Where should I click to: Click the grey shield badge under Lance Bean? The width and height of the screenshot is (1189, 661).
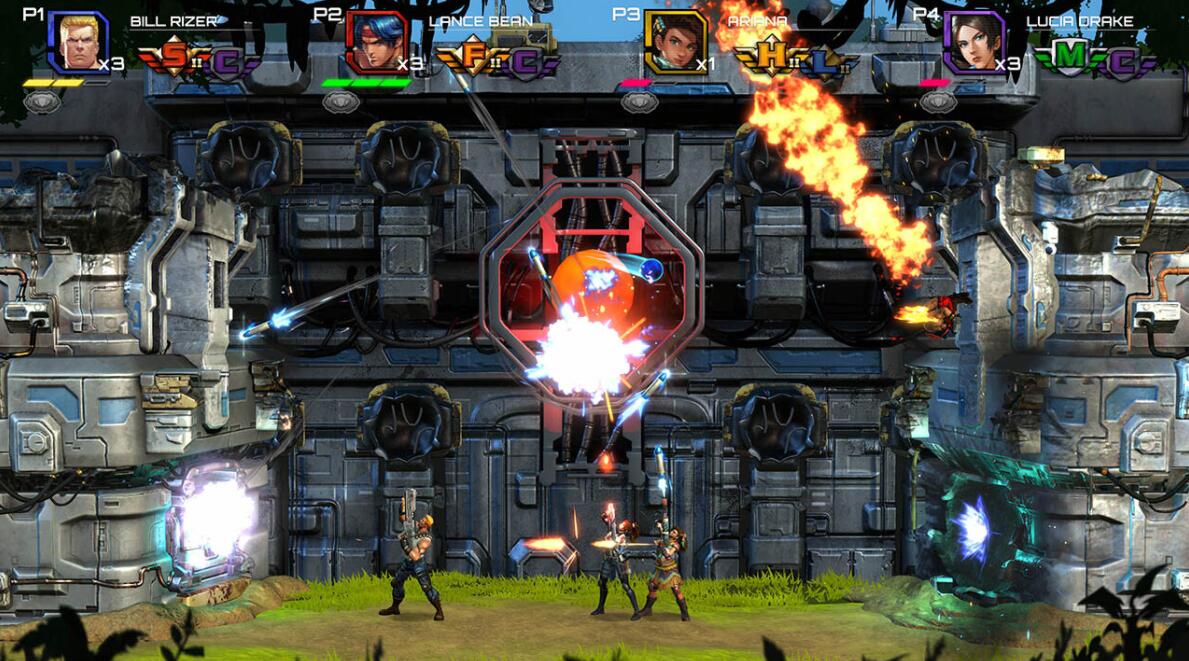click(x=341, y=101)
